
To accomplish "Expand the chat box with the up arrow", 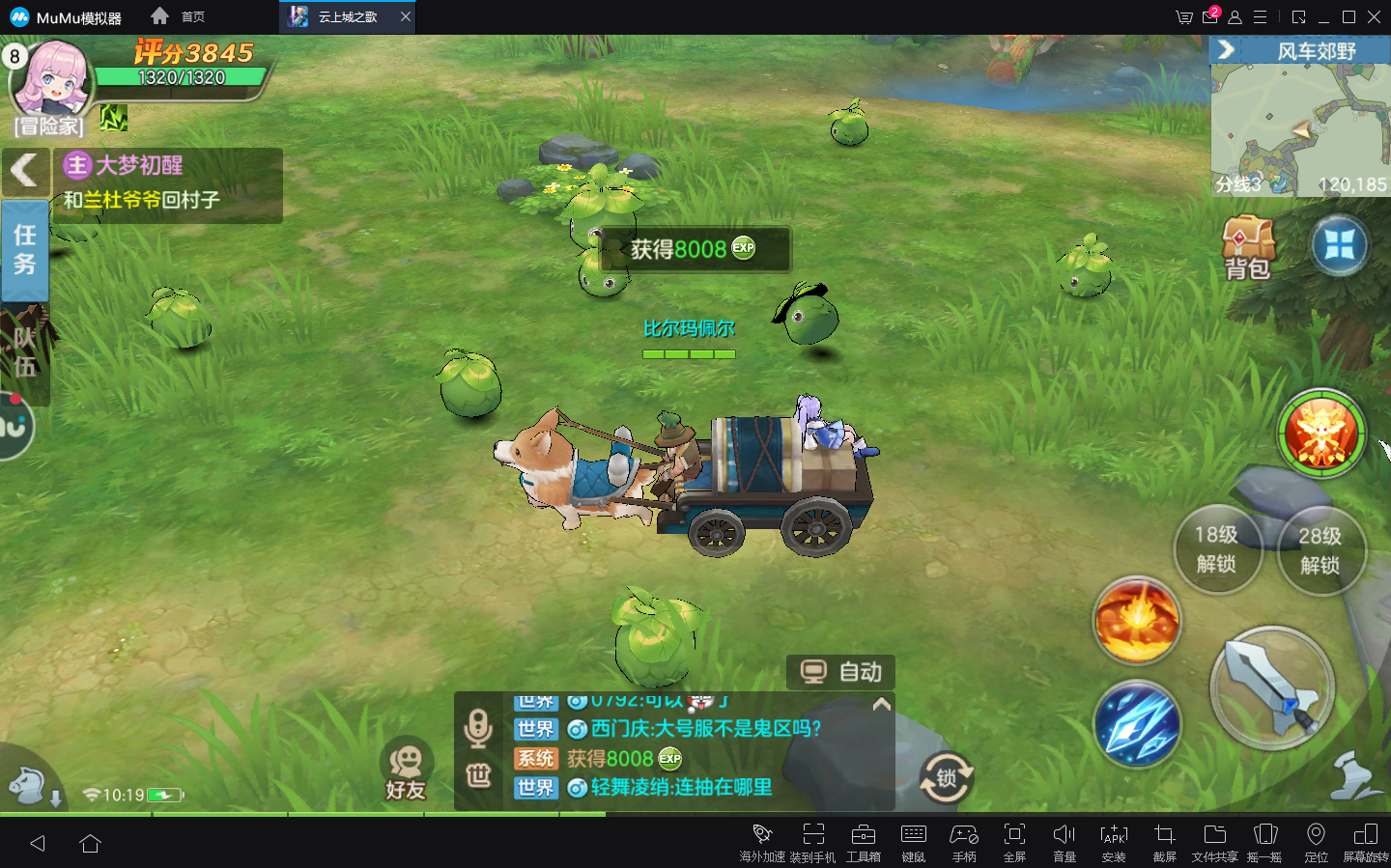I will point(881,705).
